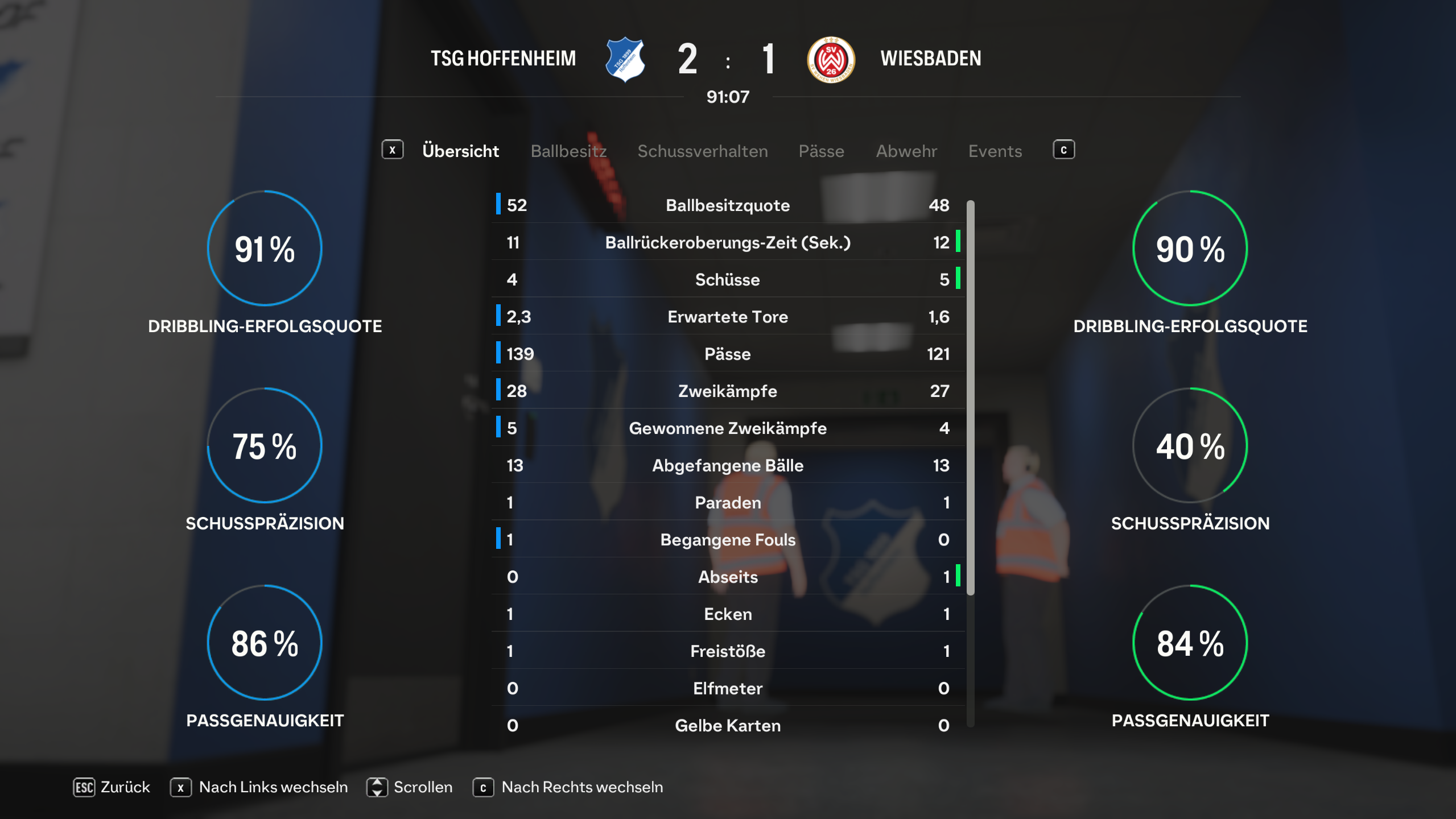Click the Übersicht tab
1456x819 pixels.
tap(460, 151)
